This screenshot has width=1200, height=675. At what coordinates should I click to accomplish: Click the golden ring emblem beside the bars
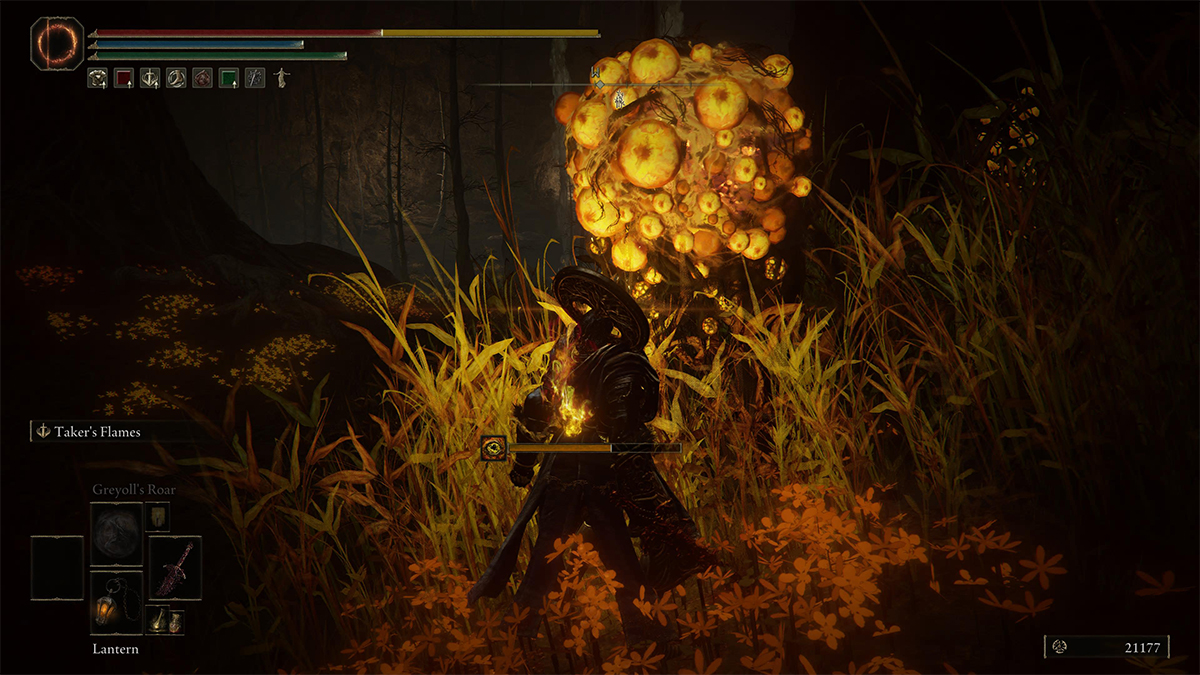click(56, 42)
